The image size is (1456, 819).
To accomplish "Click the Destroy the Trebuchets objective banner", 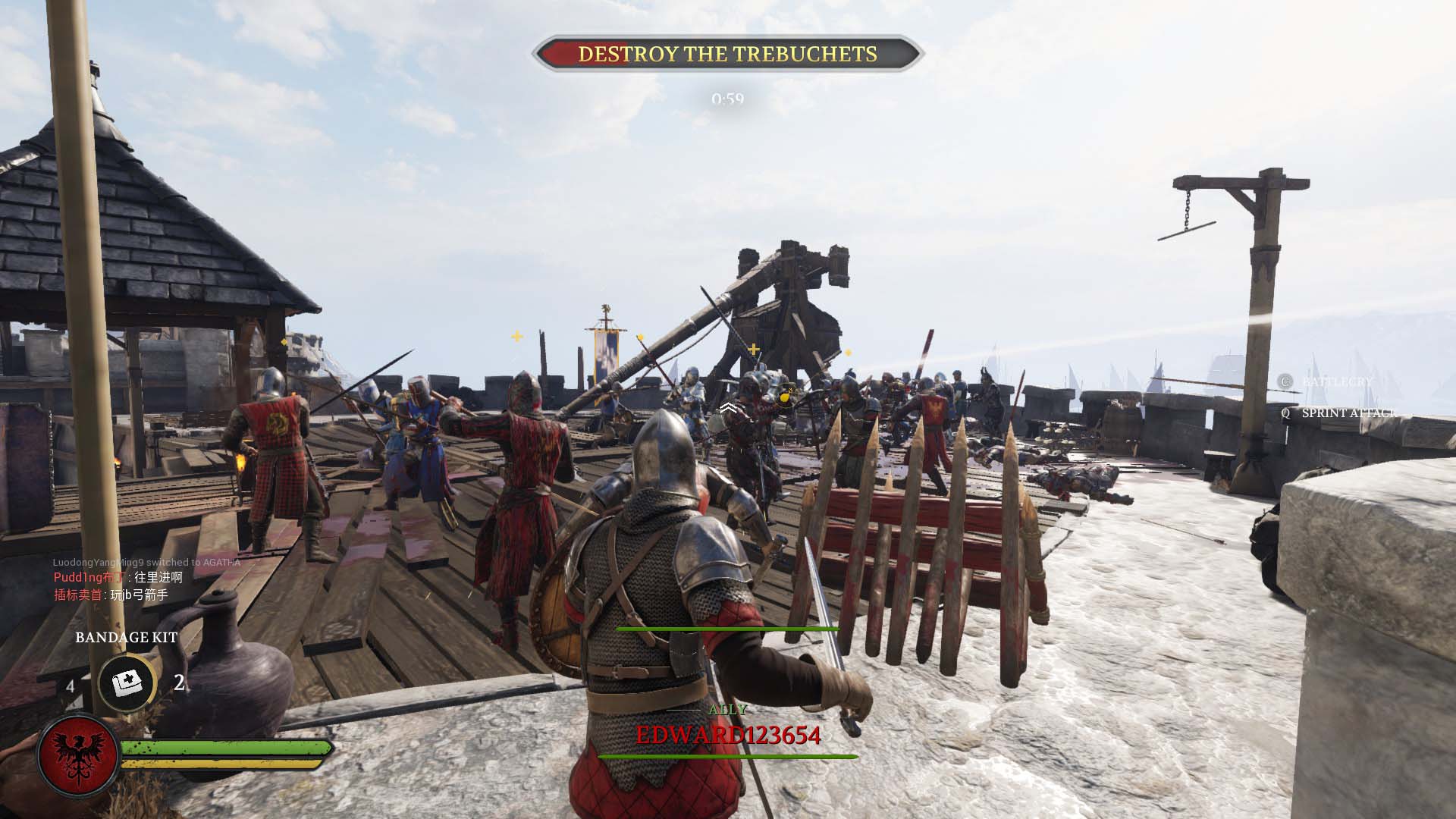I will (727, 54).
